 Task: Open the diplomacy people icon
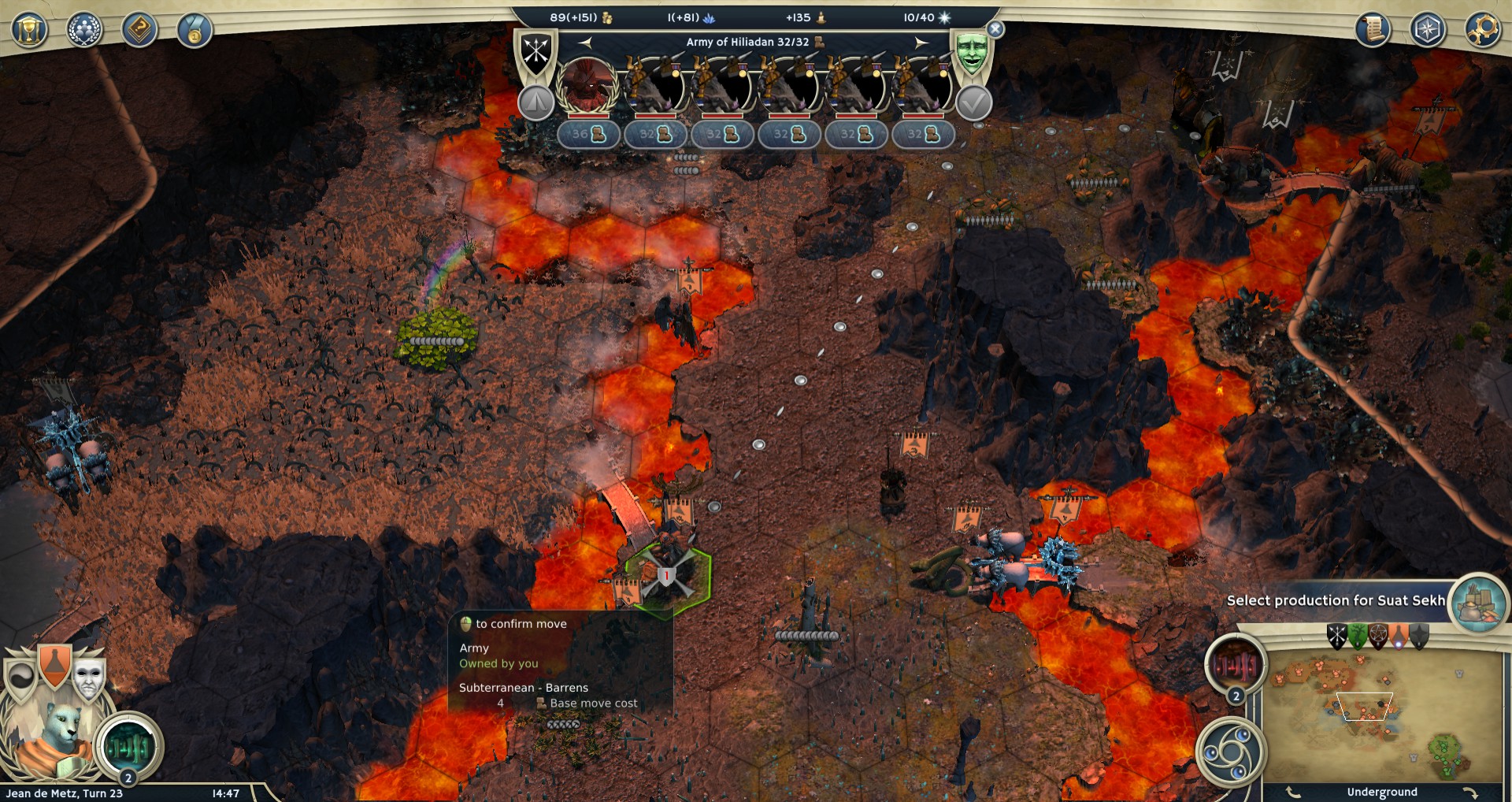pos(84,31)
